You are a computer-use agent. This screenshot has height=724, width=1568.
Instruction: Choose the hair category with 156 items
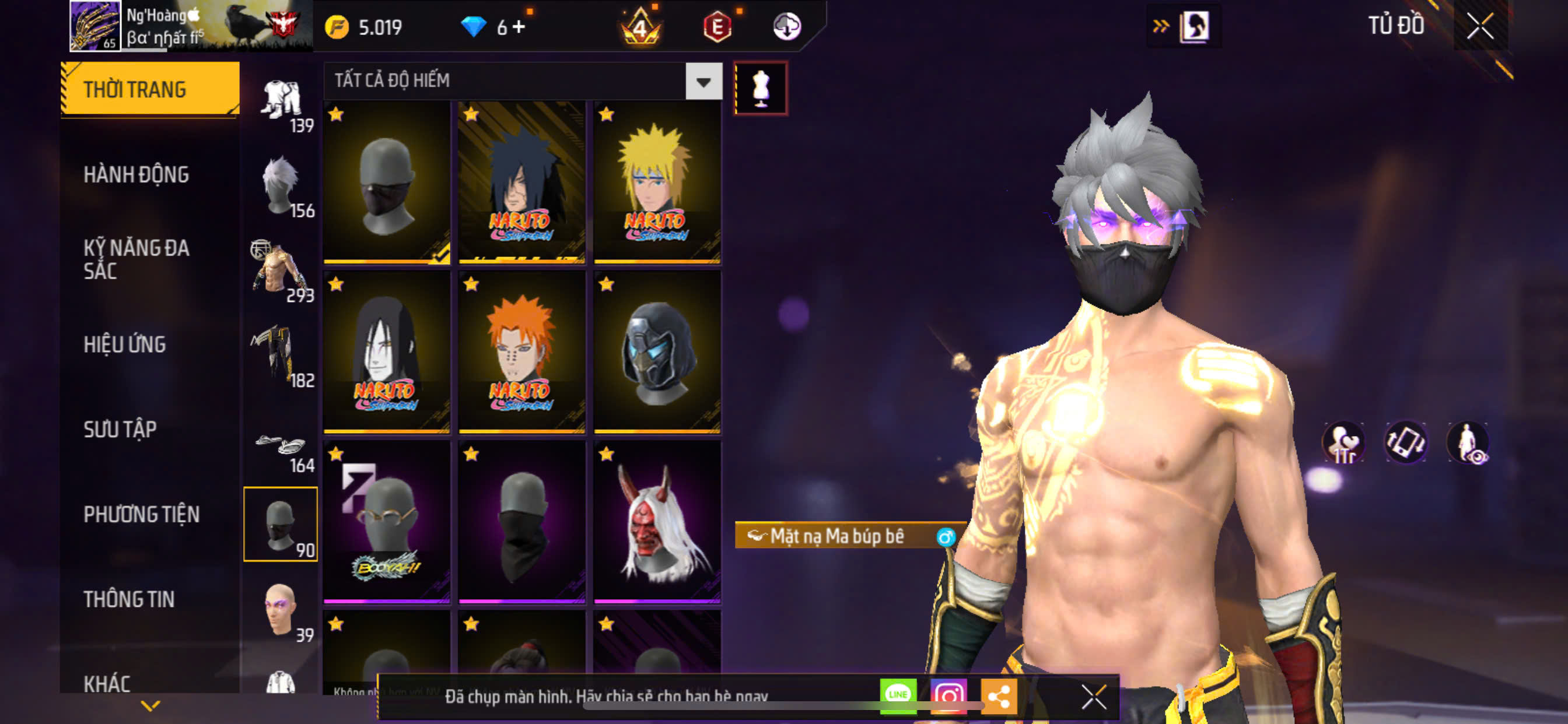(281, 186)
